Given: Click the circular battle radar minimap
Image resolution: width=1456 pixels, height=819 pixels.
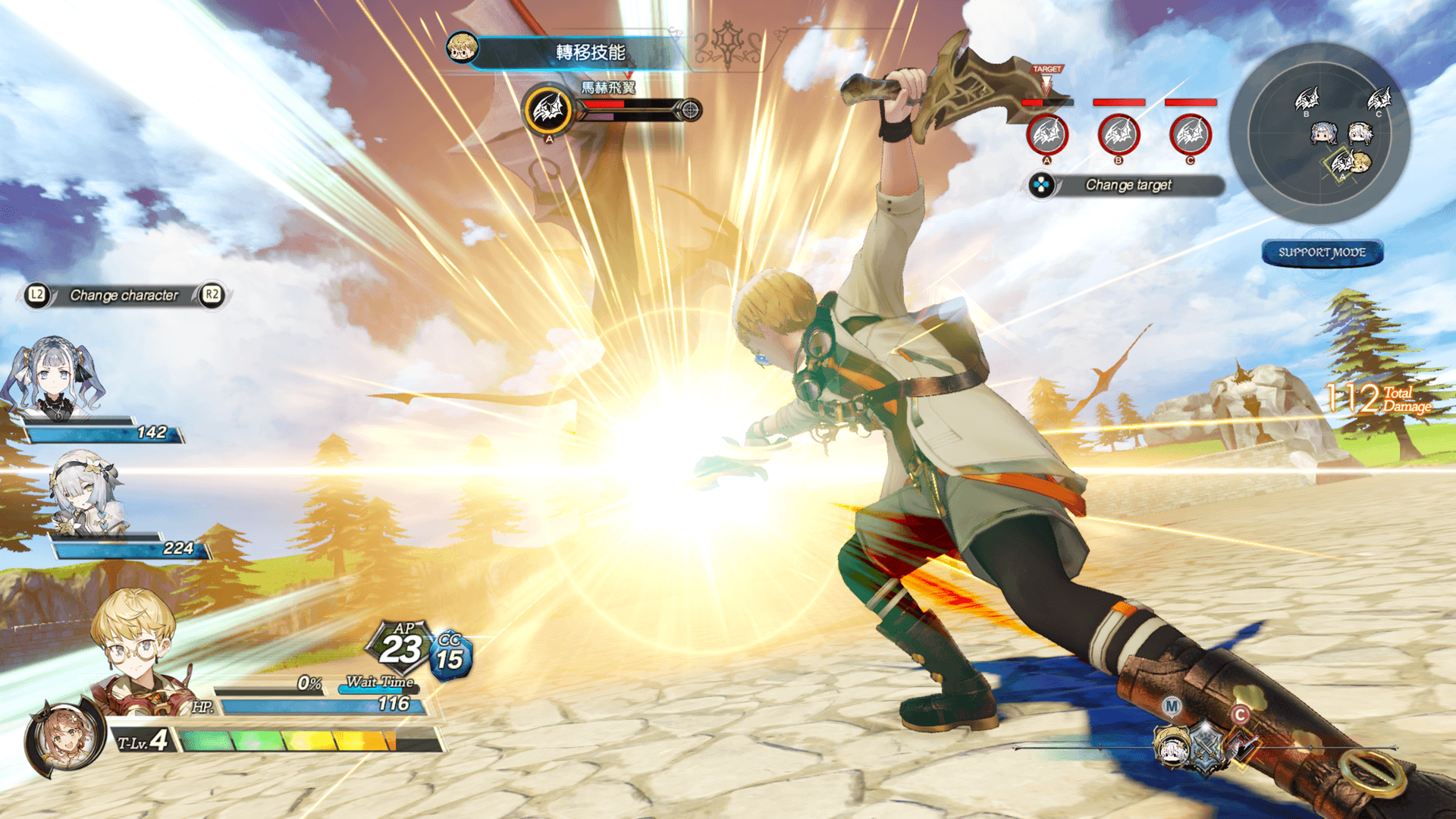Looking at the screenshot, I should [1320, 132].
